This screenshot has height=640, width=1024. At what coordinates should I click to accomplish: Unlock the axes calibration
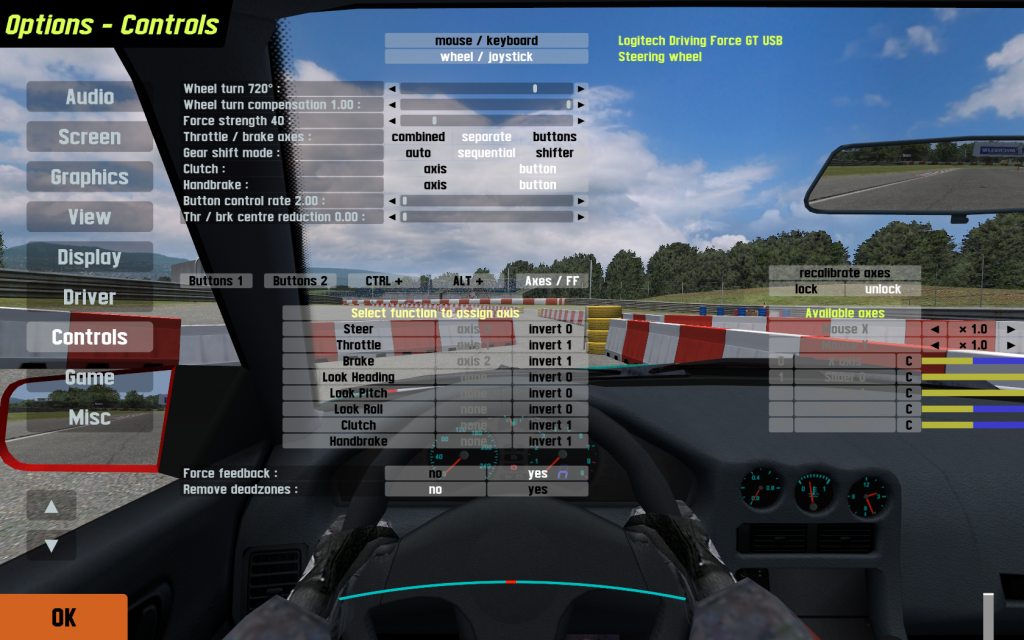tap(882, 289)
